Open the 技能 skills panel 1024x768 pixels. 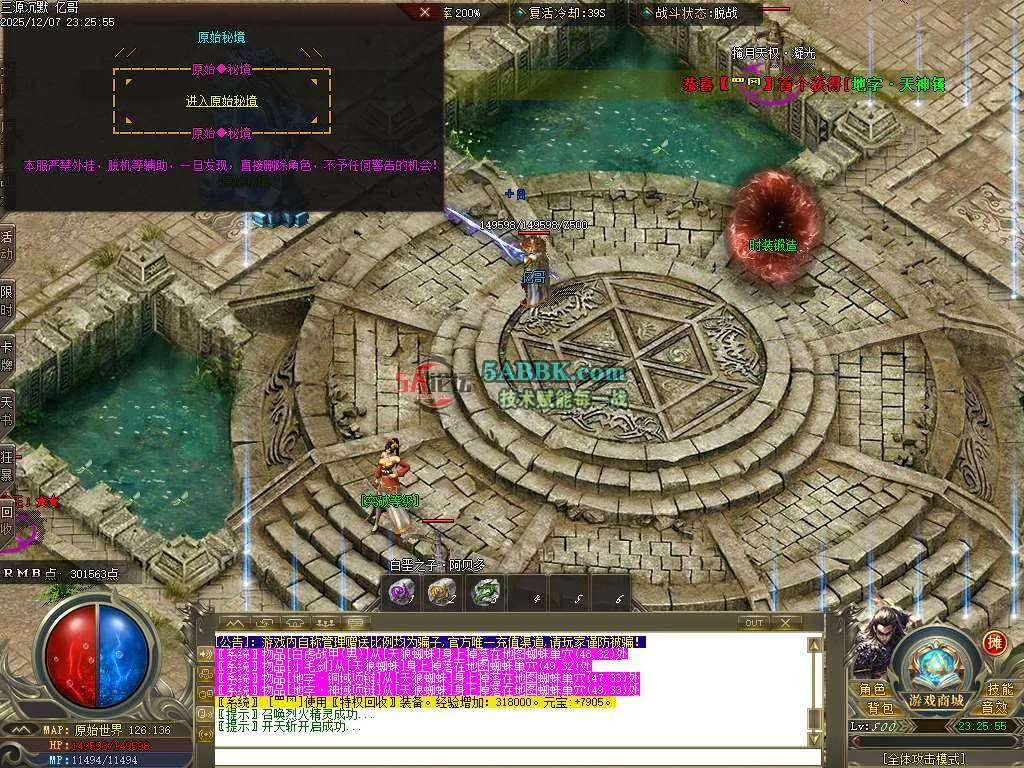click(x=1000, y=689)
